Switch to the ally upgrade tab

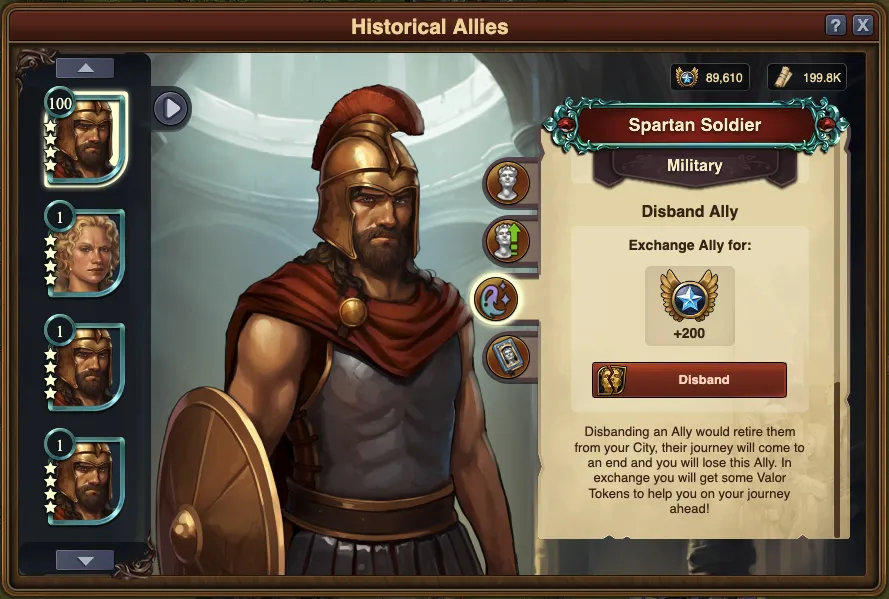[507, 241]
